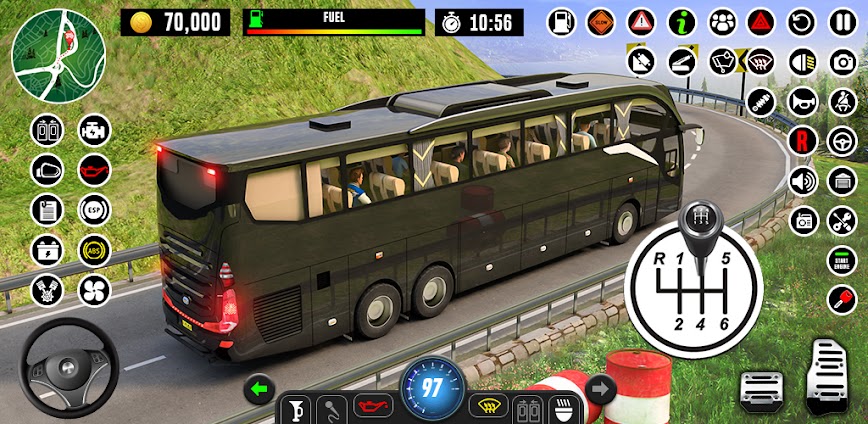Activate the right turn signal arrow
The width and height of the screenshot is (868, 424).
coord(600,388)
